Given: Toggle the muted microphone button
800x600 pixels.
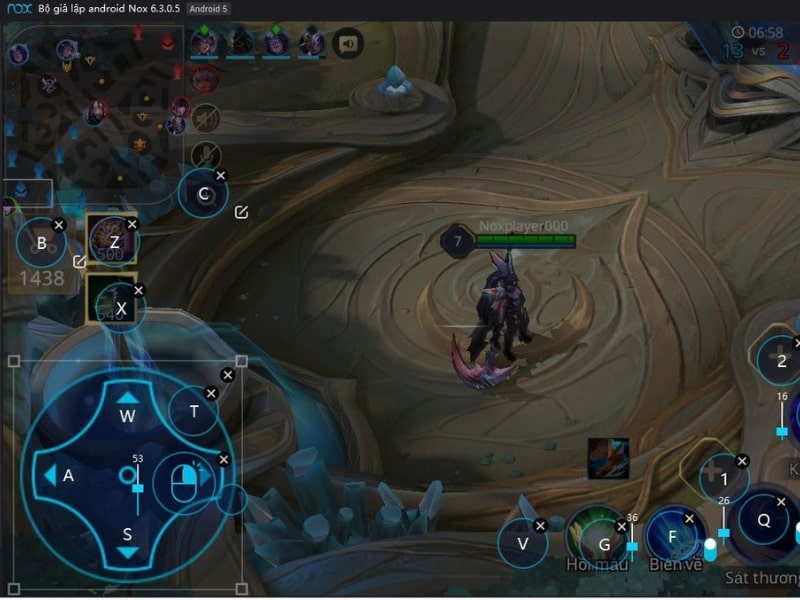Looking at the screenshot, I should pyautogui.click(x=206, y=154).
